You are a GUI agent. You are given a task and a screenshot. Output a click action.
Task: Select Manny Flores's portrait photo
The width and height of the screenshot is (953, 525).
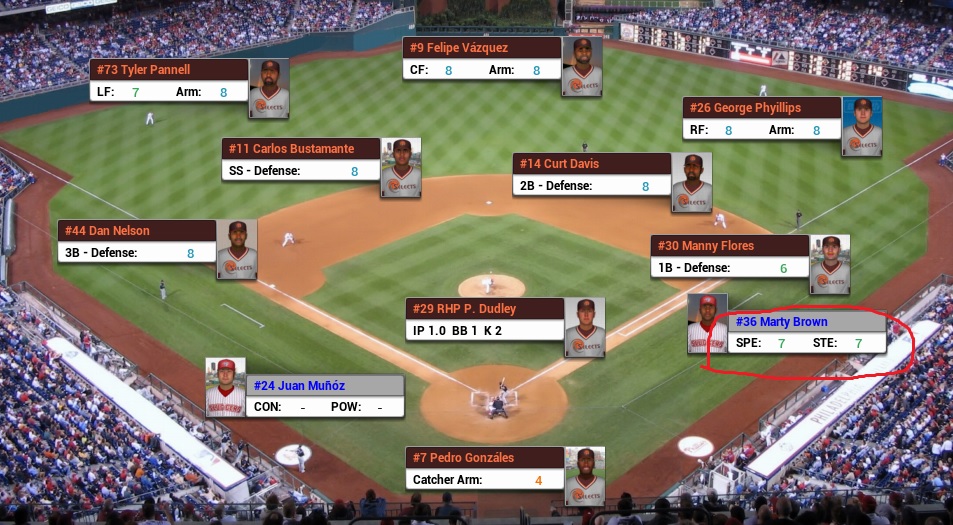click(x=830, y=264)
